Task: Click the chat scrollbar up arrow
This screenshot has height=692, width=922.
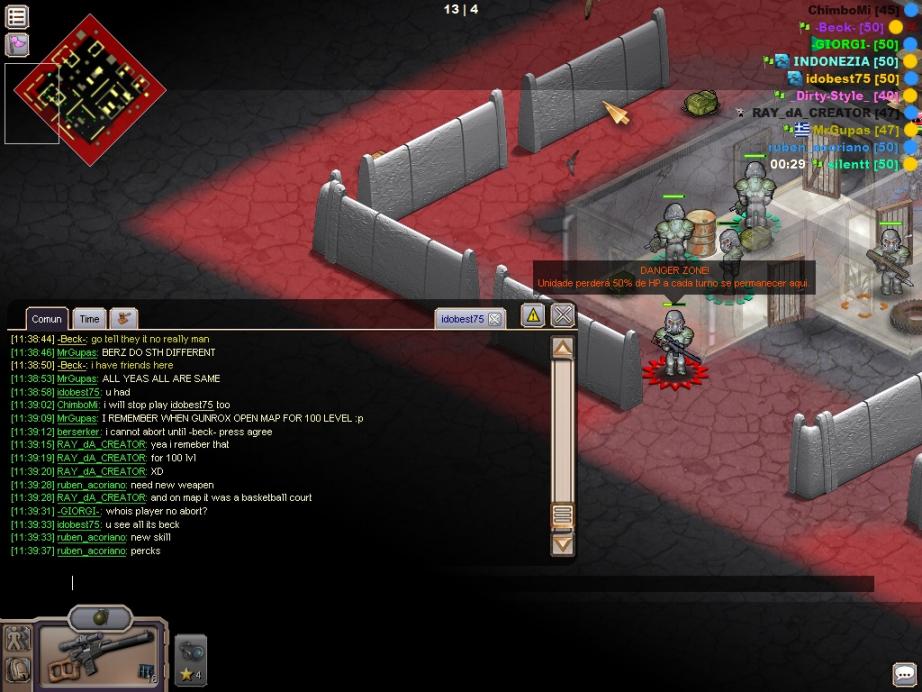Action: (x=563, y=348)
